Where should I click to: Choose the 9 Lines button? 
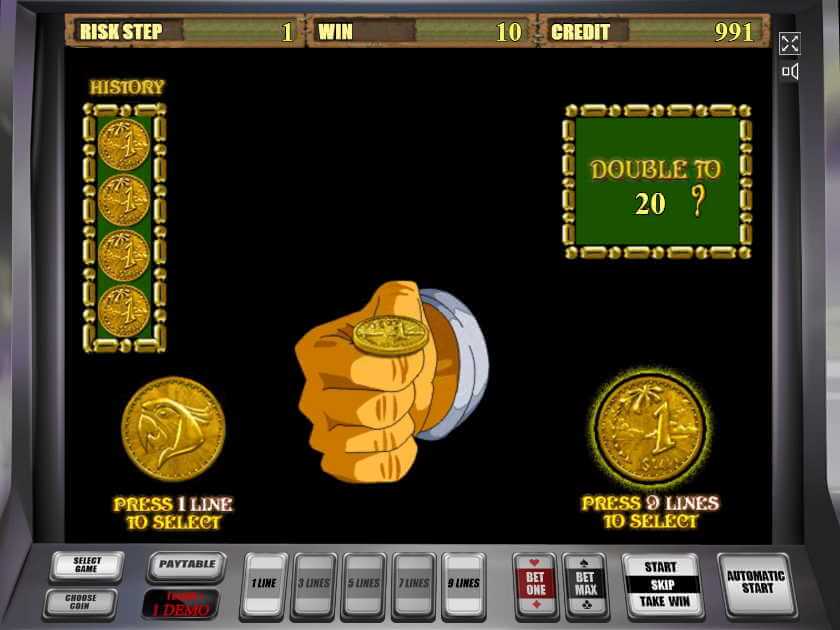click(464, 584)
